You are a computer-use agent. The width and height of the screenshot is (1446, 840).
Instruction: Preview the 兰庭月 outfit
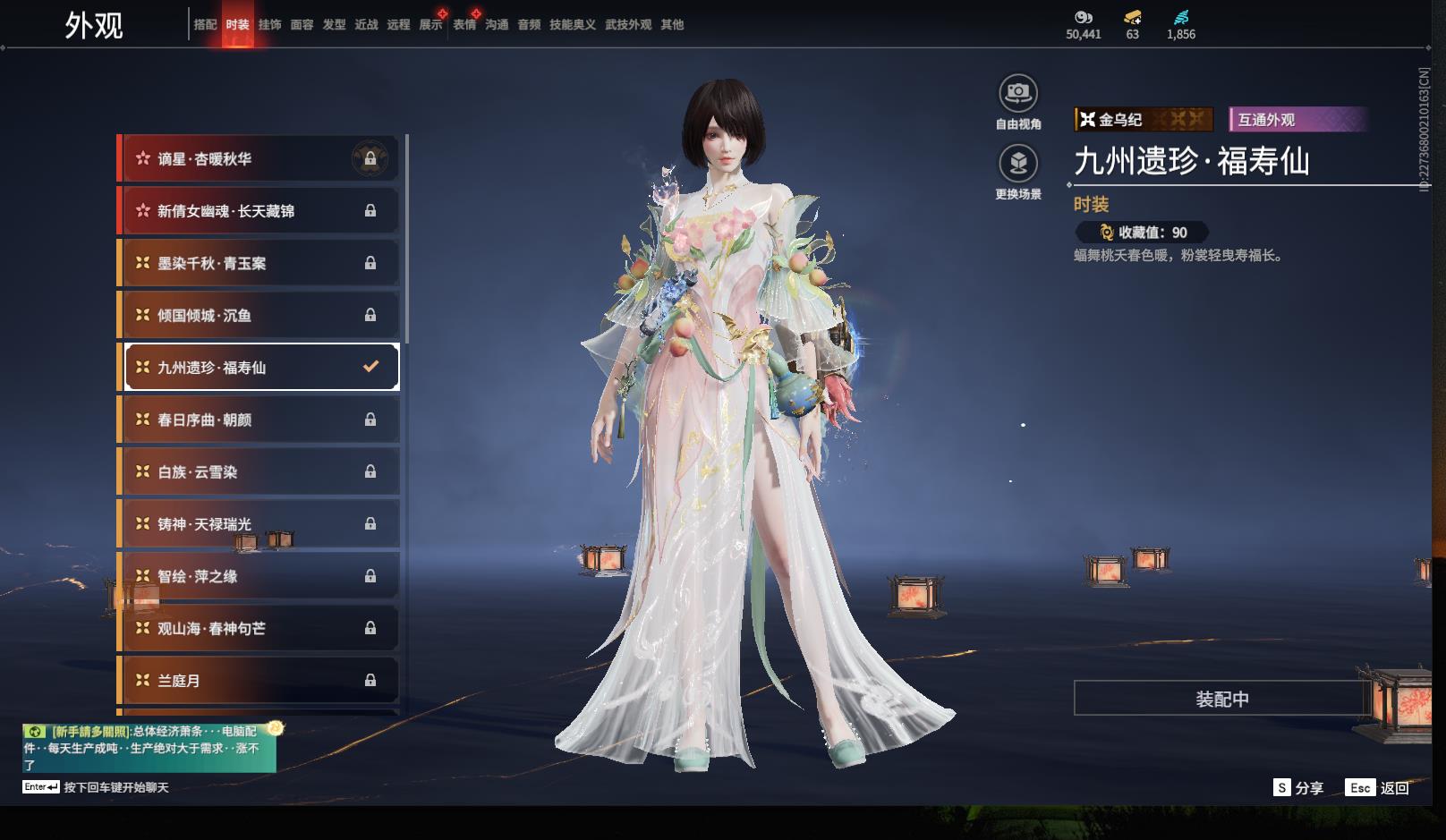[259, 681]
